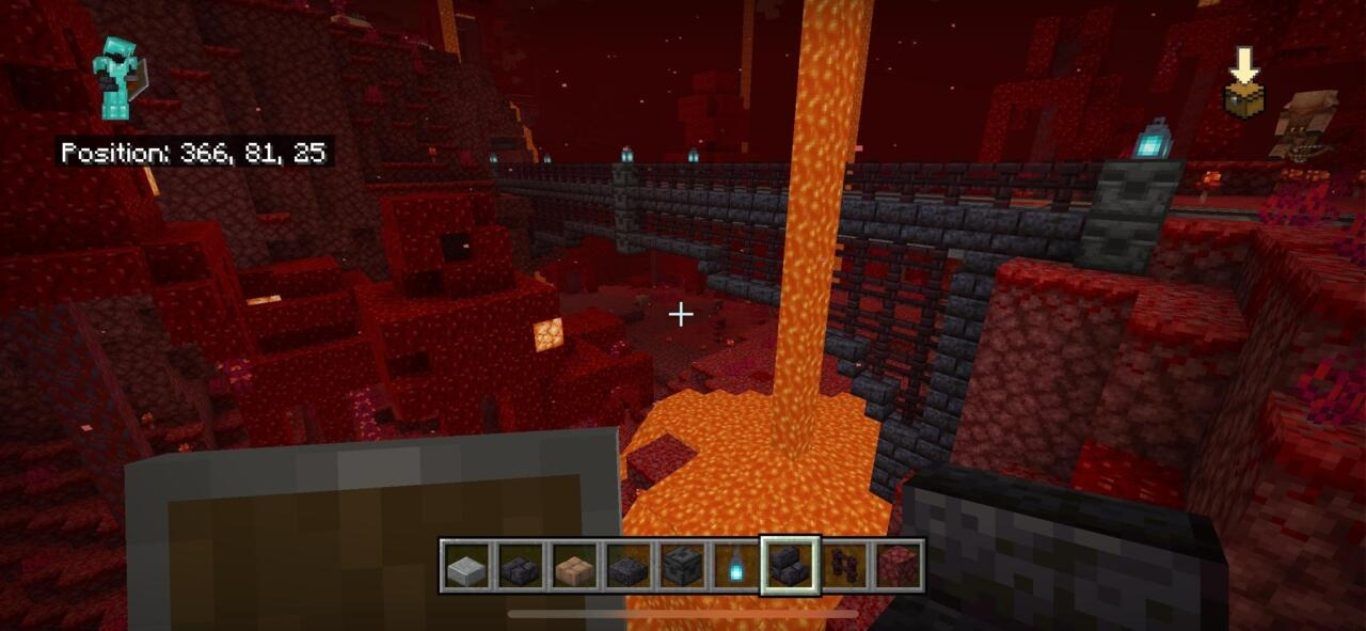Image resolution: width=1366 pixels, height=631 pixels.
Task: Pick the dark red nether fence slot
Action: pyautogui.click(x=845, y=566)
